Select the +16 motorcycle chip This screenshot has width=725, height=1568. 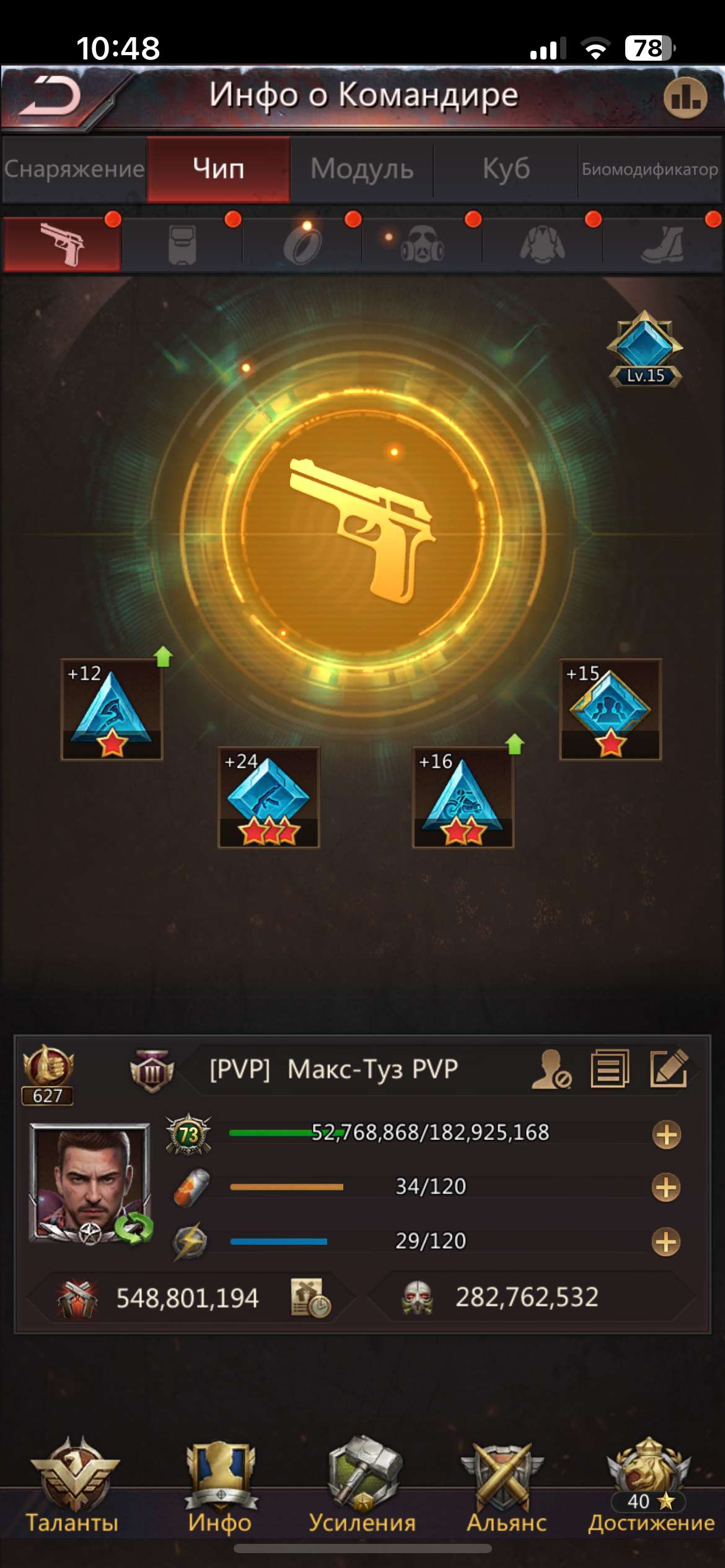[463, 798]
